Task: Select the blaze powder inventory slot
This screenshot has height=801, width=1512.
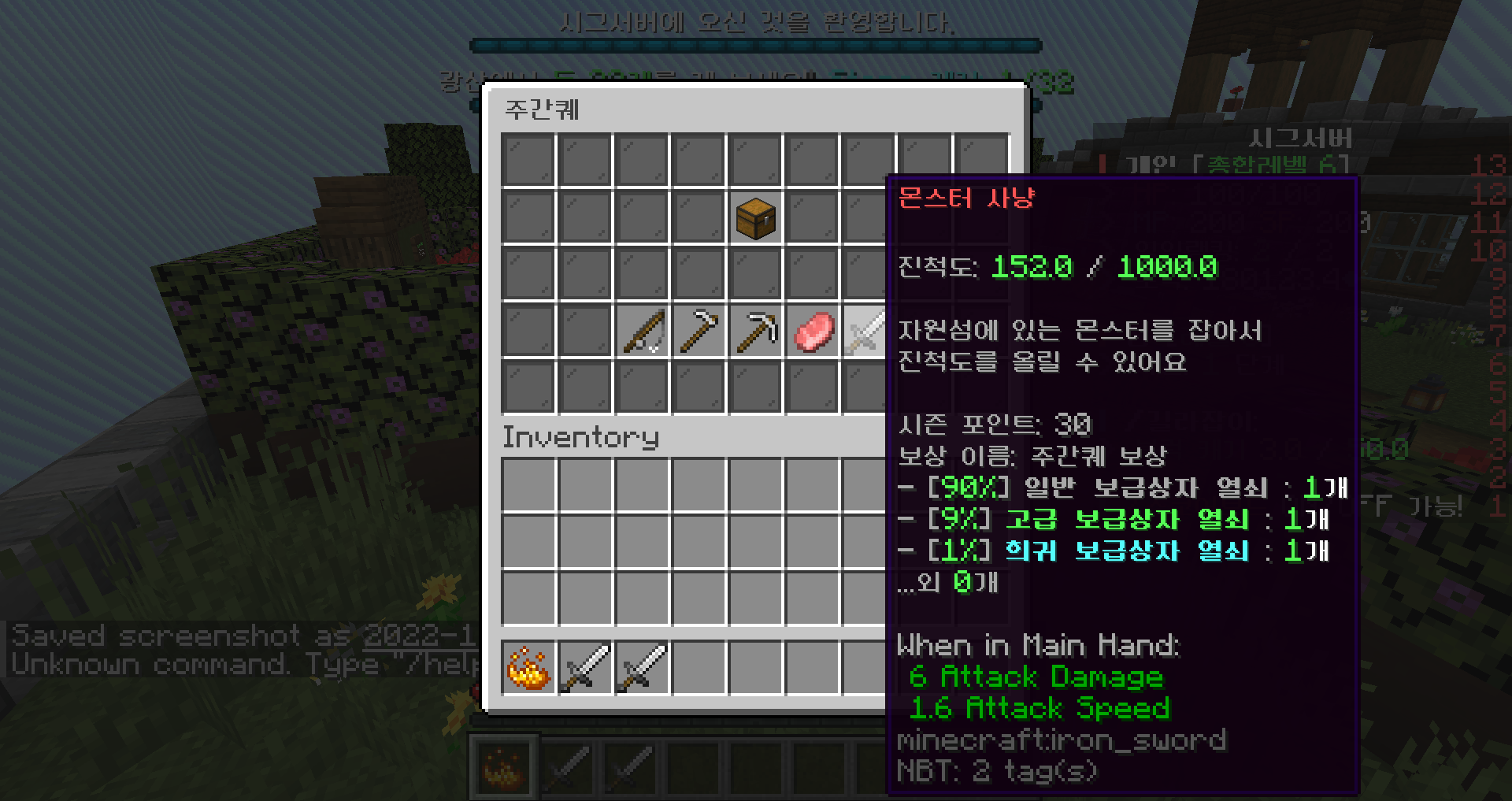Action: click(x=528, y=668)
